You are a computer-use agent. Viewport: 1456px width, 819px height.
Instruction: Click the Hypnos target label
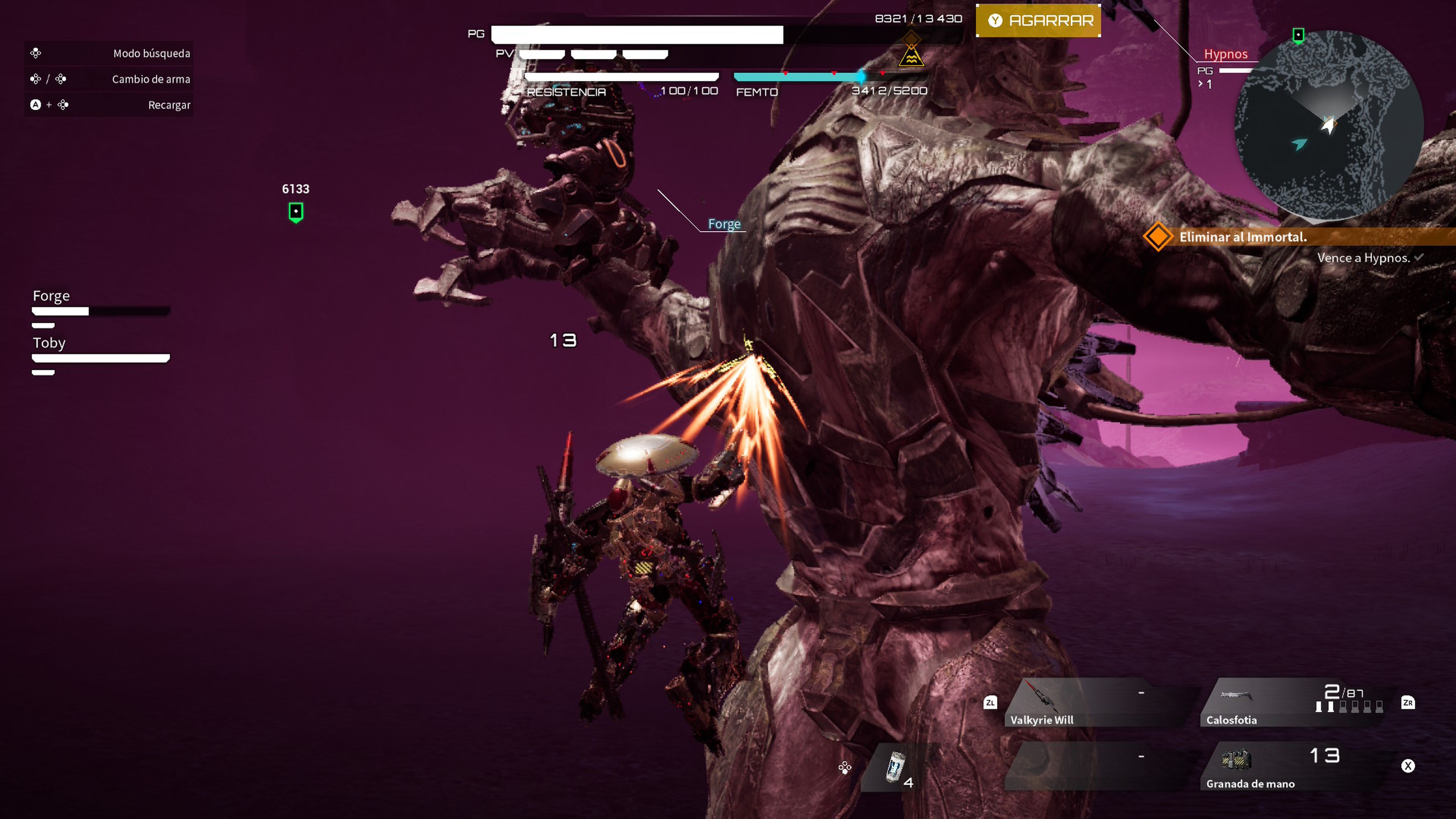1225,54
